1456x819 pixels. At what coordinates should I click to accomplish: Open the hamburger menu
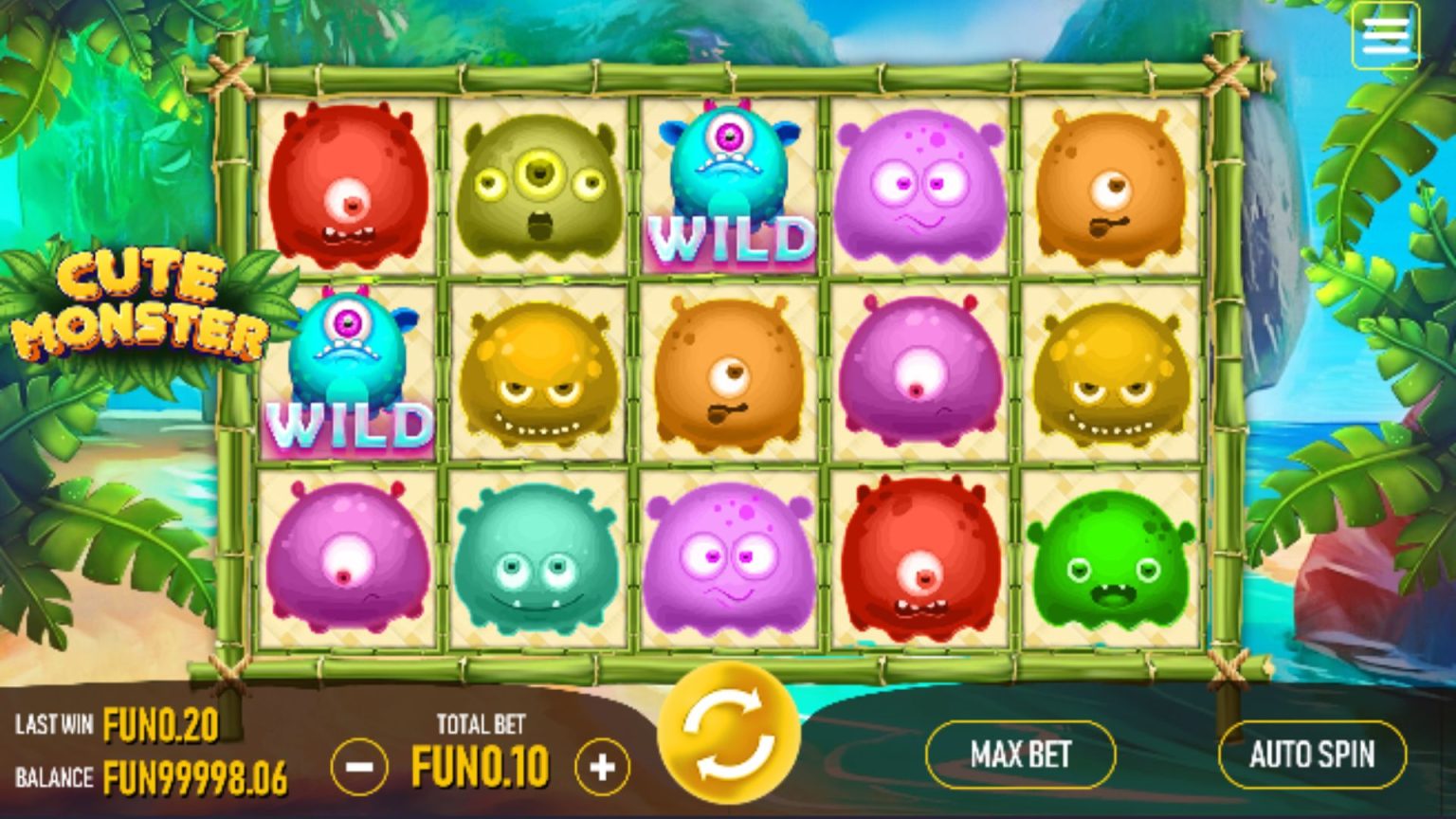pos(1385,35)
